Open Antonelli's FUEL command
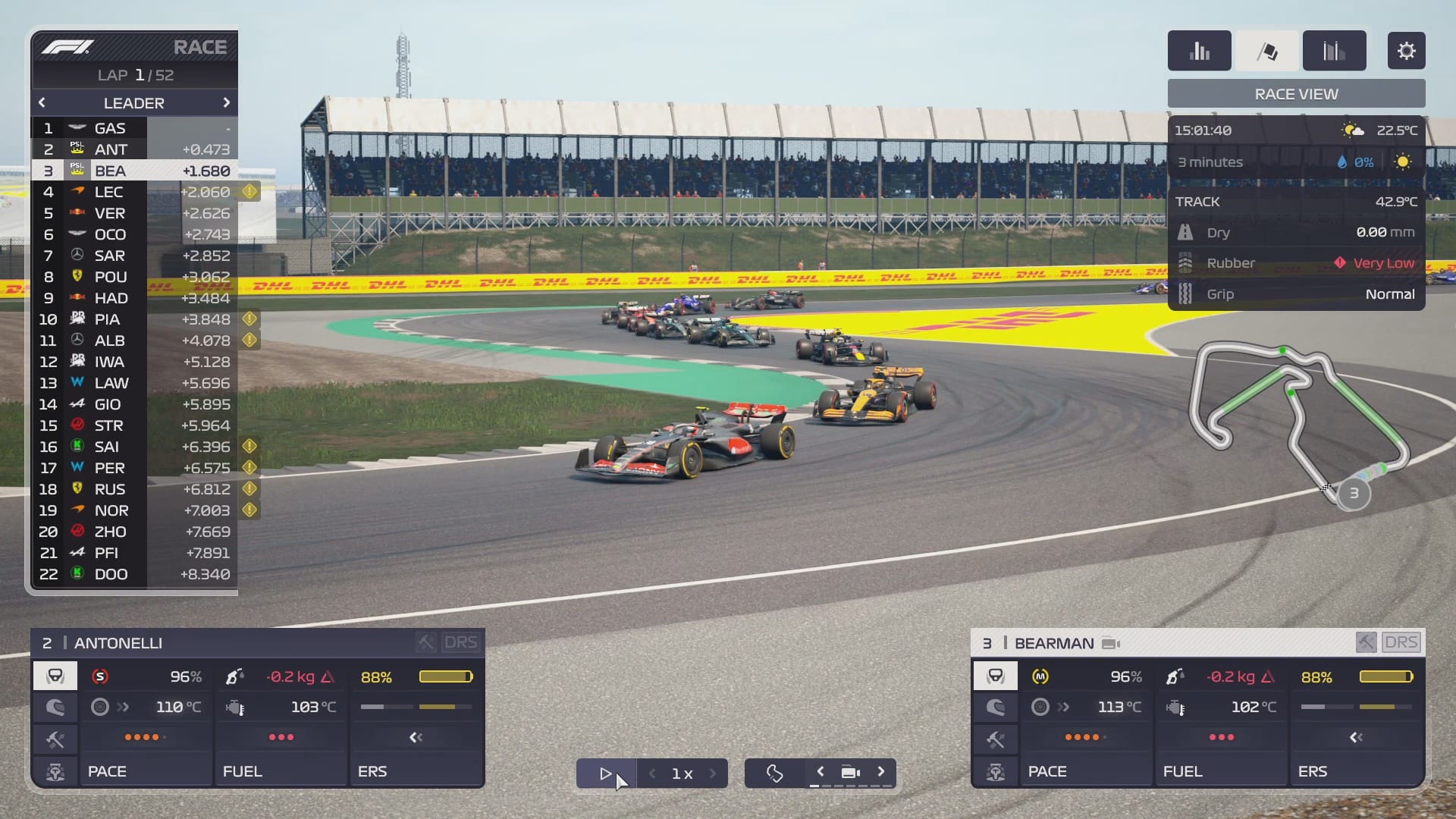 281,771
